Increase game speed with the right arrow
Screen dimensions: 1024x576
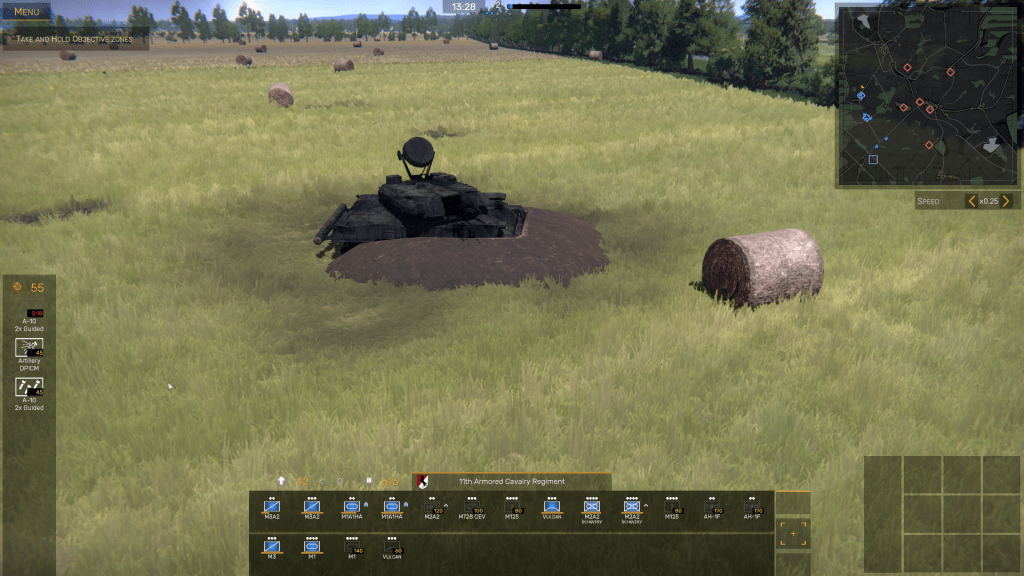click(1006, 201)
